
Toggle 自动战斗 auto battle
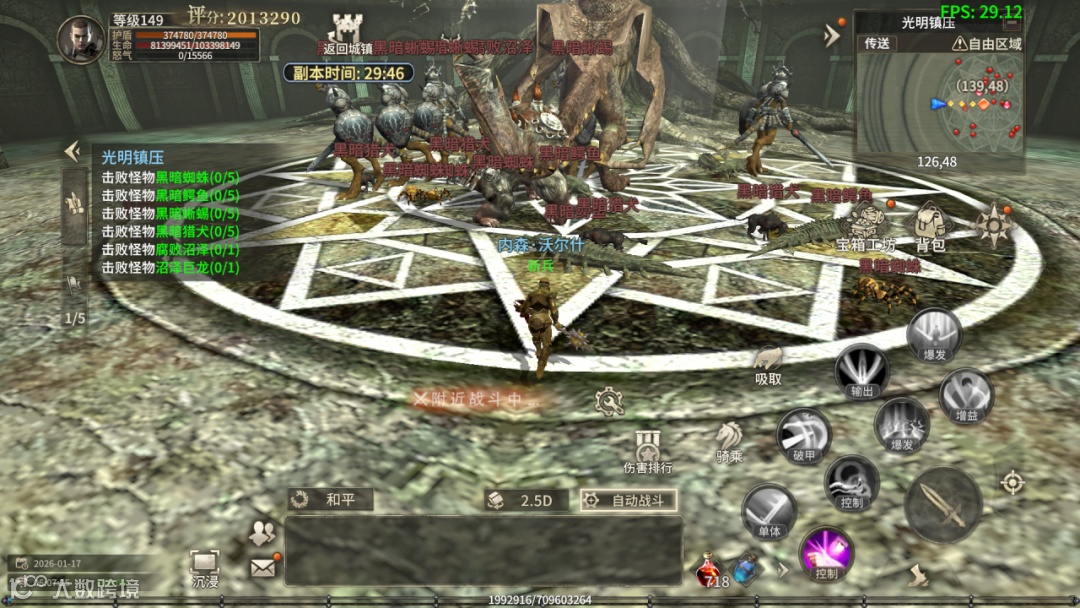tap(629, 500)
